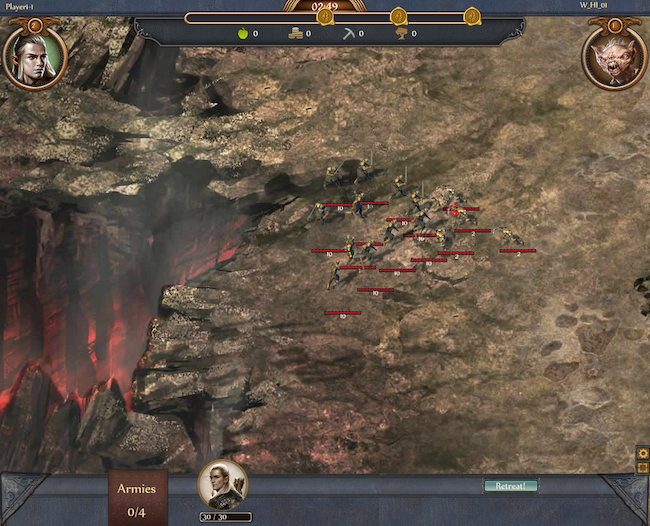Click the enemy goblin commander portrait
Image resolution: width=650 pixels, height=526 pixels.
click(614, 56)
